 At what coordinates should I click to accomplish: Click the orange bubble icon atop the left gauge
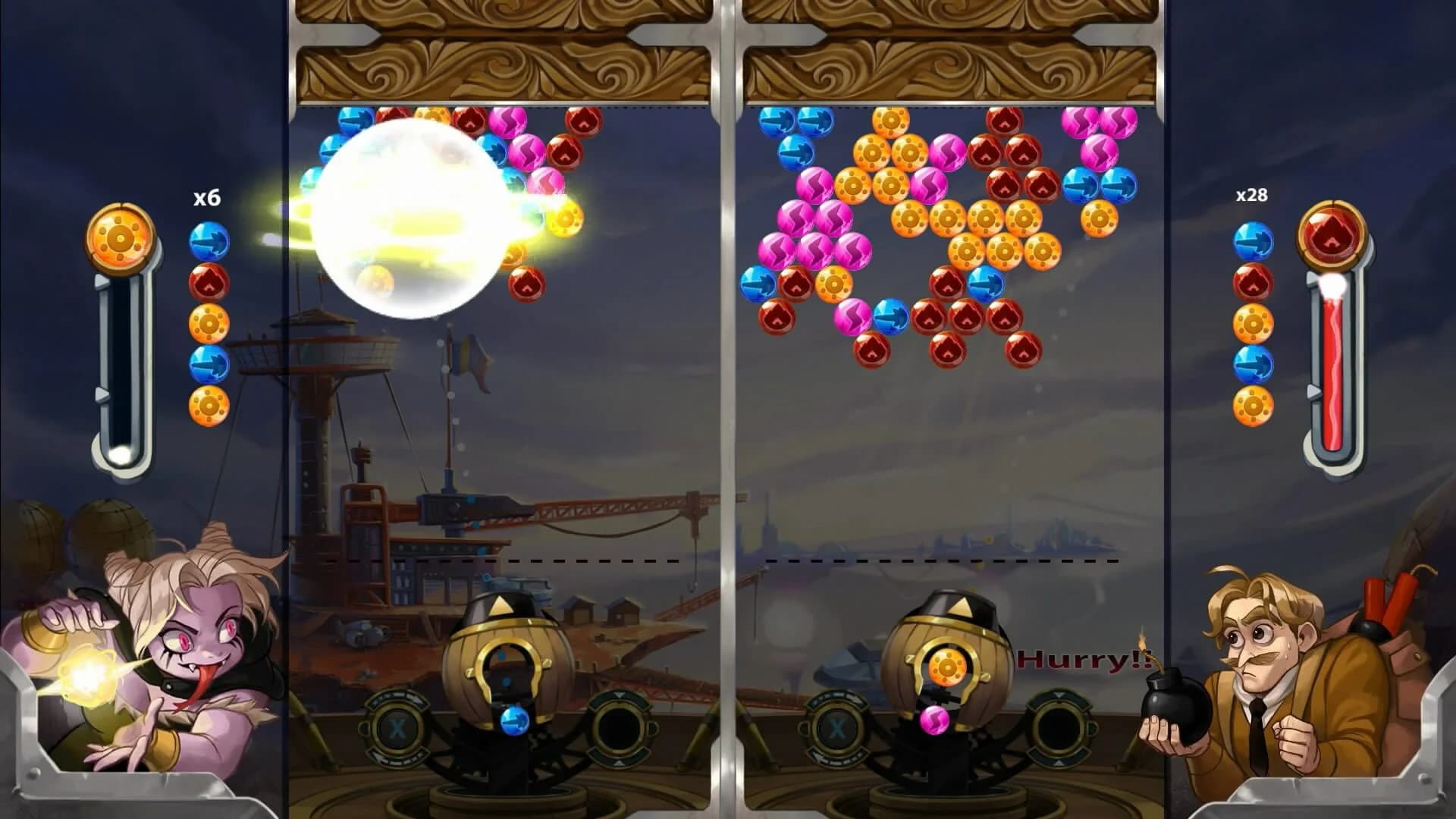[121, 236]
